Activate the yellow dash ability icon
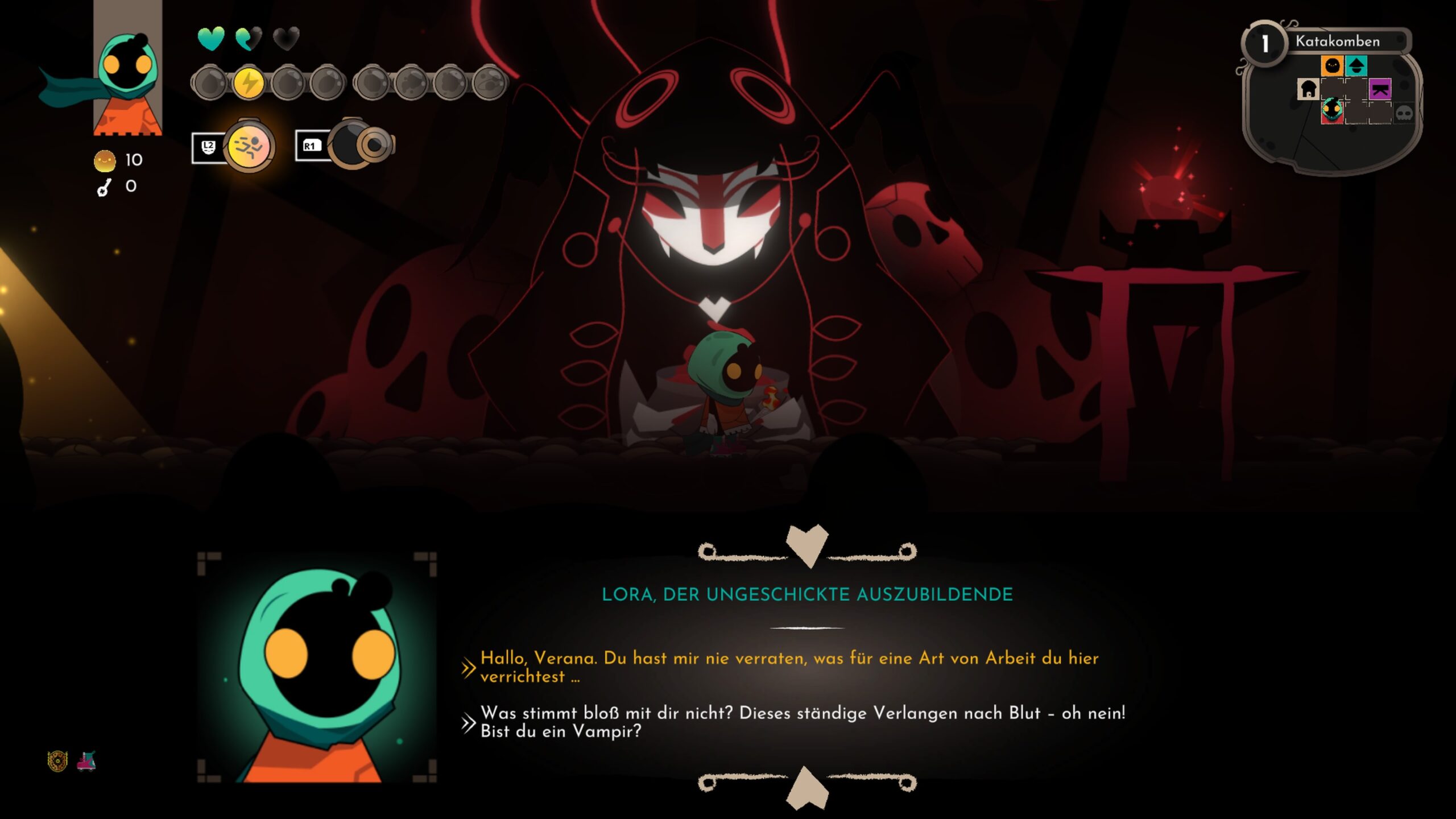This screenshot has width=1456, height=819. [249, 147]
